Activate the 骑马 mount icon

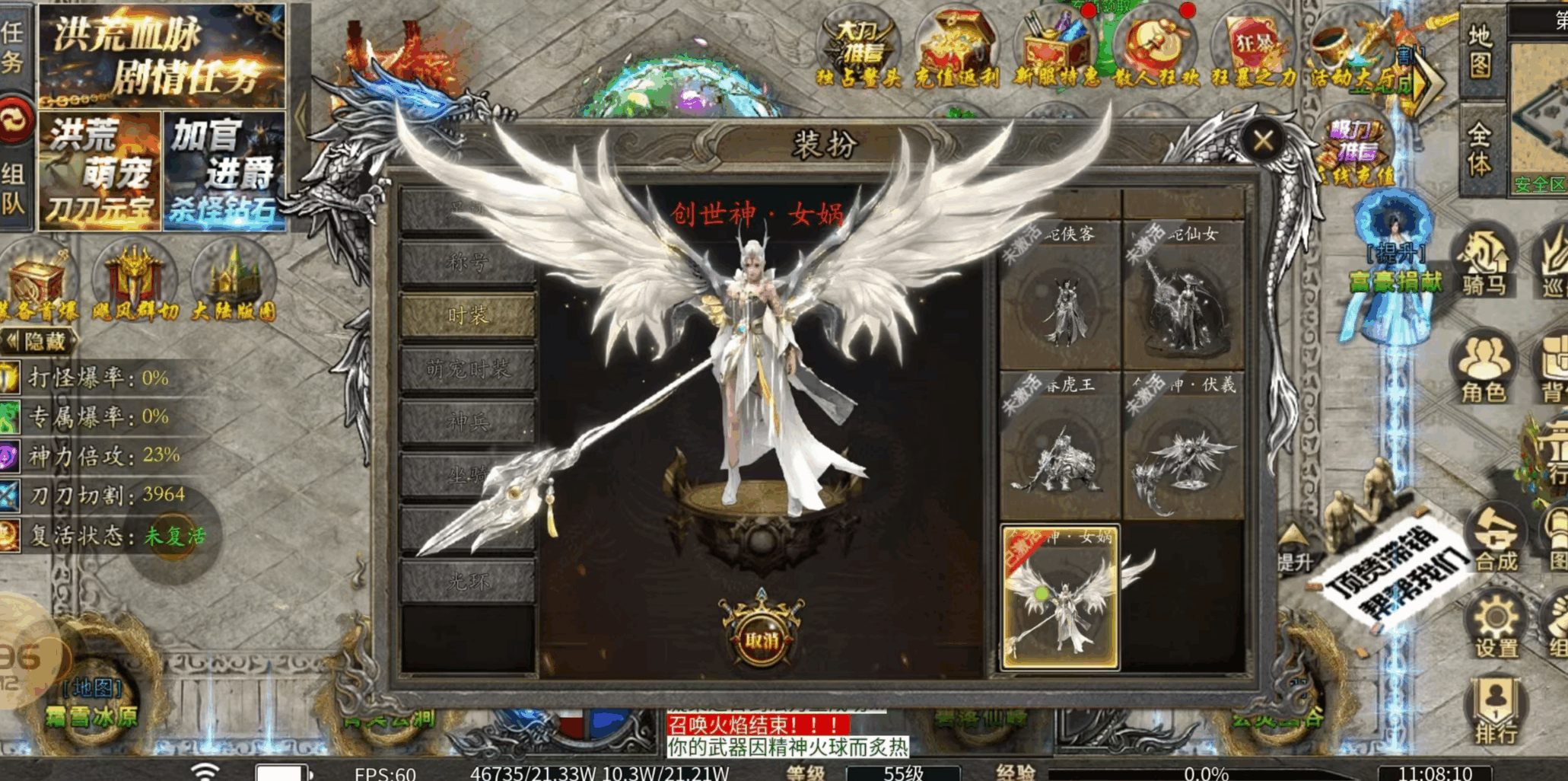1484,263
